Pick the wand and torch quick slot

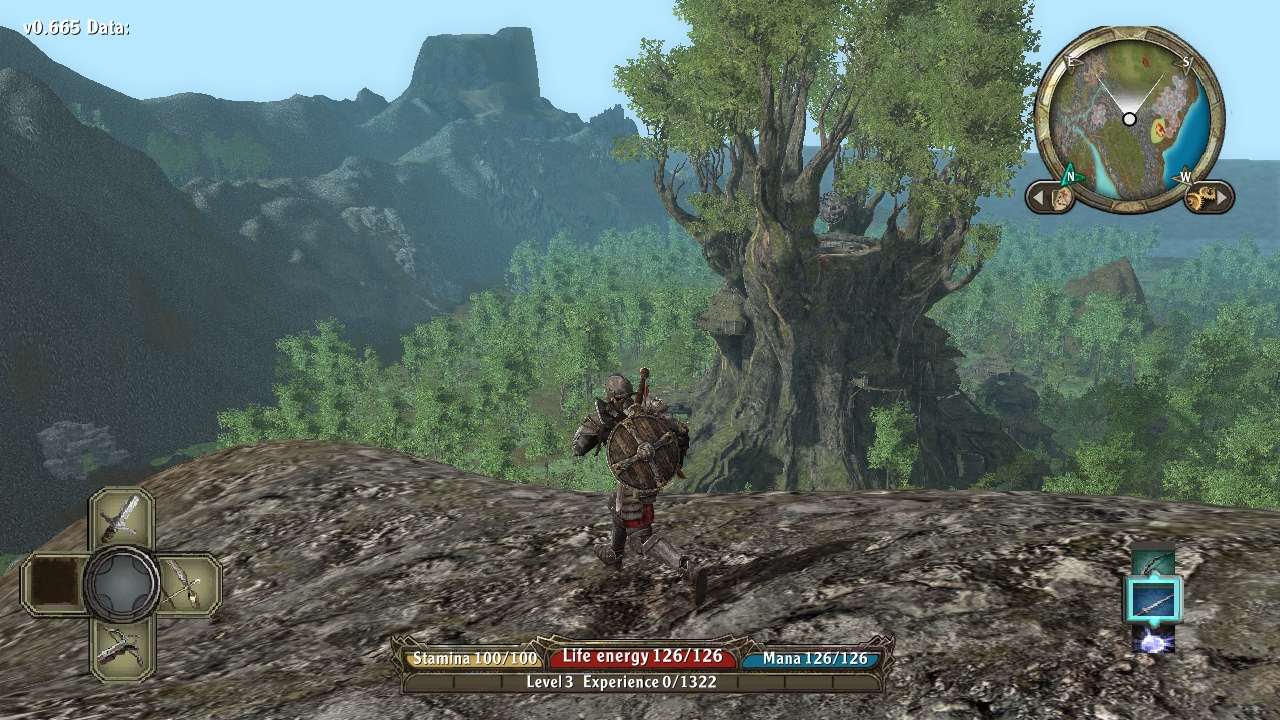(187, 584)
